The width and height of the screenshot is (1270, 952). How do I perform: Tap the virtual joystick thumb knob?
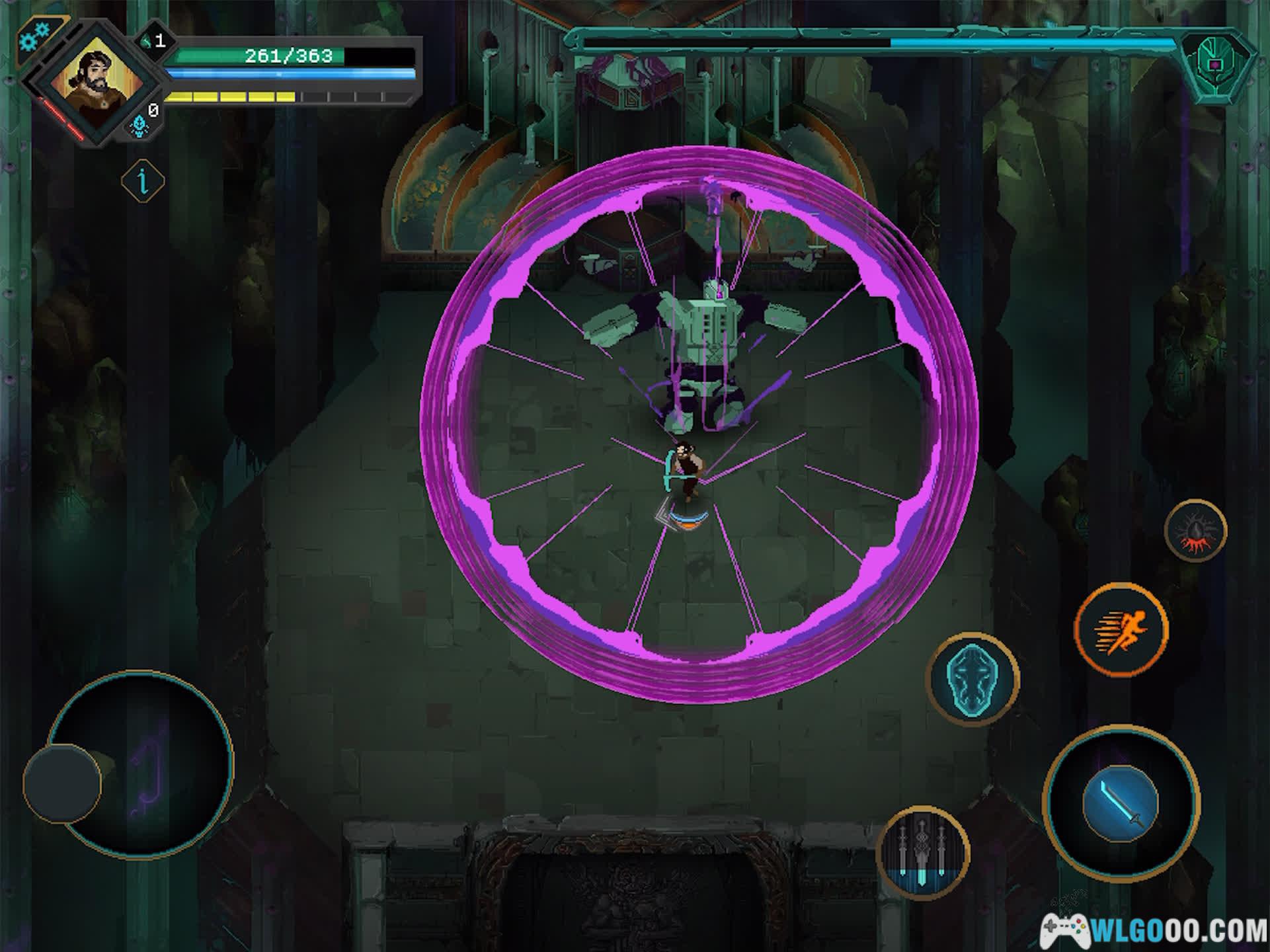click(62, 784)
